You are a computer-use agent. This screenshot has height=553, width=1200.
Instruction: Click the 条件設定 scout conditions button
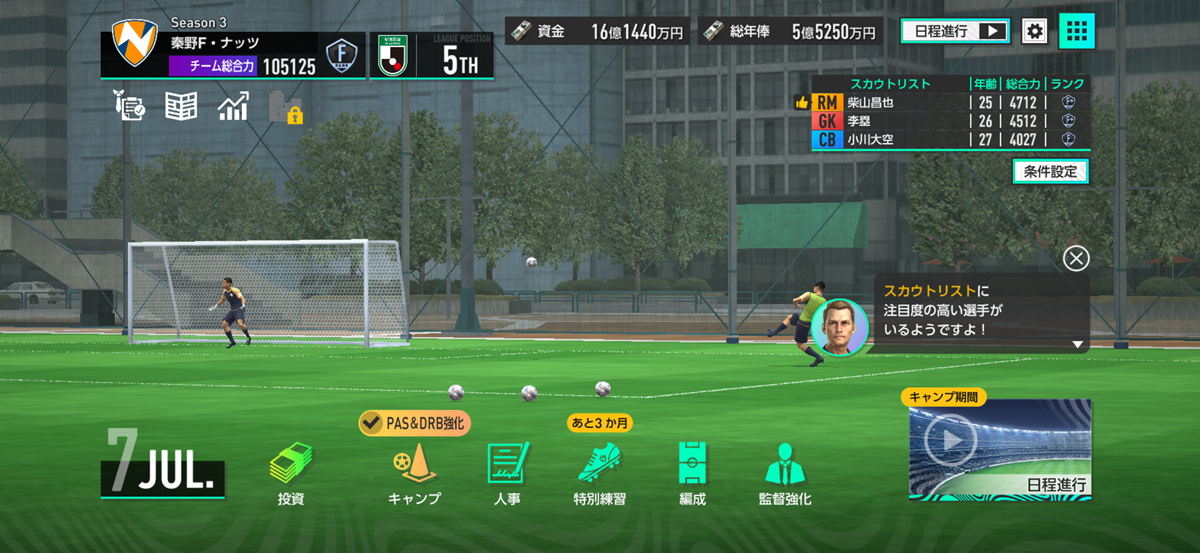(1050, 172)
